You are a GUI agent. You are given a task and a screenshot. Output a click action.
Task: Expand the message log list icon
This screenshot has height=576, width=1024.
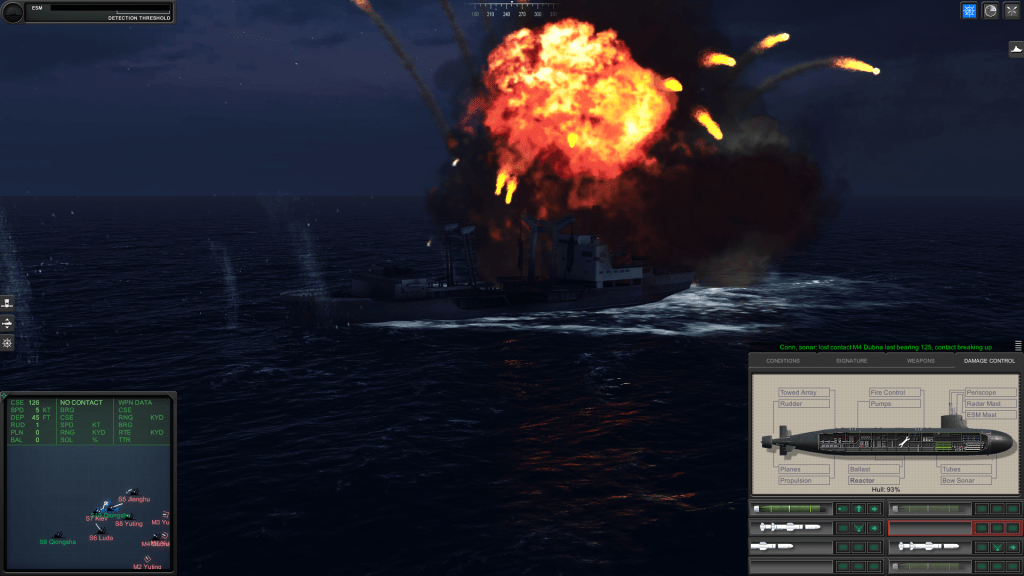tap(1018, 345)
